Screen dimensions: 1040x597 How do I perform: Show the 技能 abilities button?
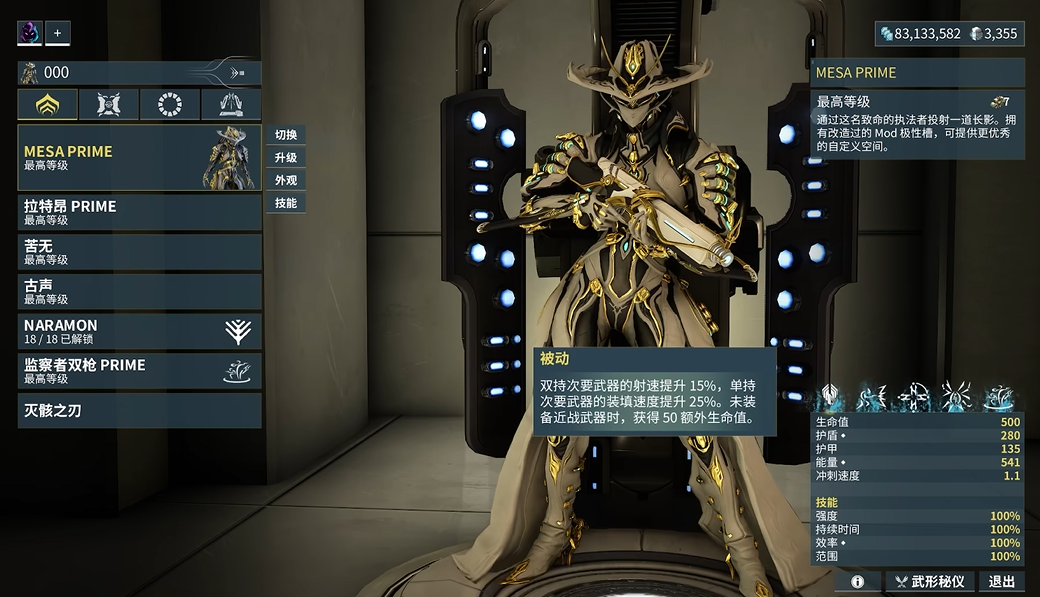click(286, 203)
